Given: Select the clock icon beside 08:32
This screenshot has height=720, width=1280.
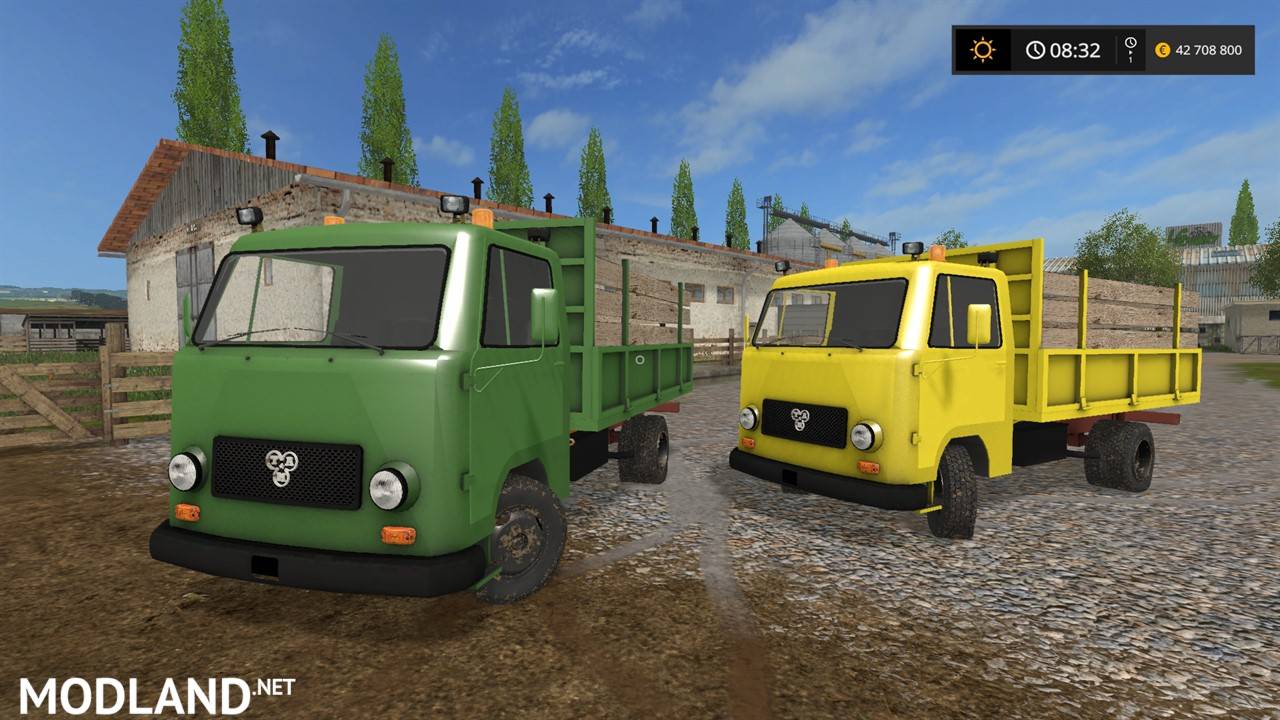Looking at the screenshot, I should point(1036,50).
